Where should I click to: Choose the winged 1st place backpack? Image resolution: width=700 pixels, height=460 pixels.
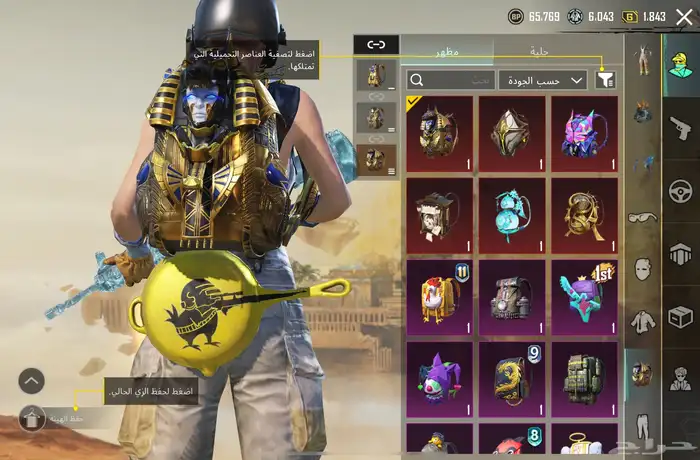pyautogui.click(x=584, y=294)
